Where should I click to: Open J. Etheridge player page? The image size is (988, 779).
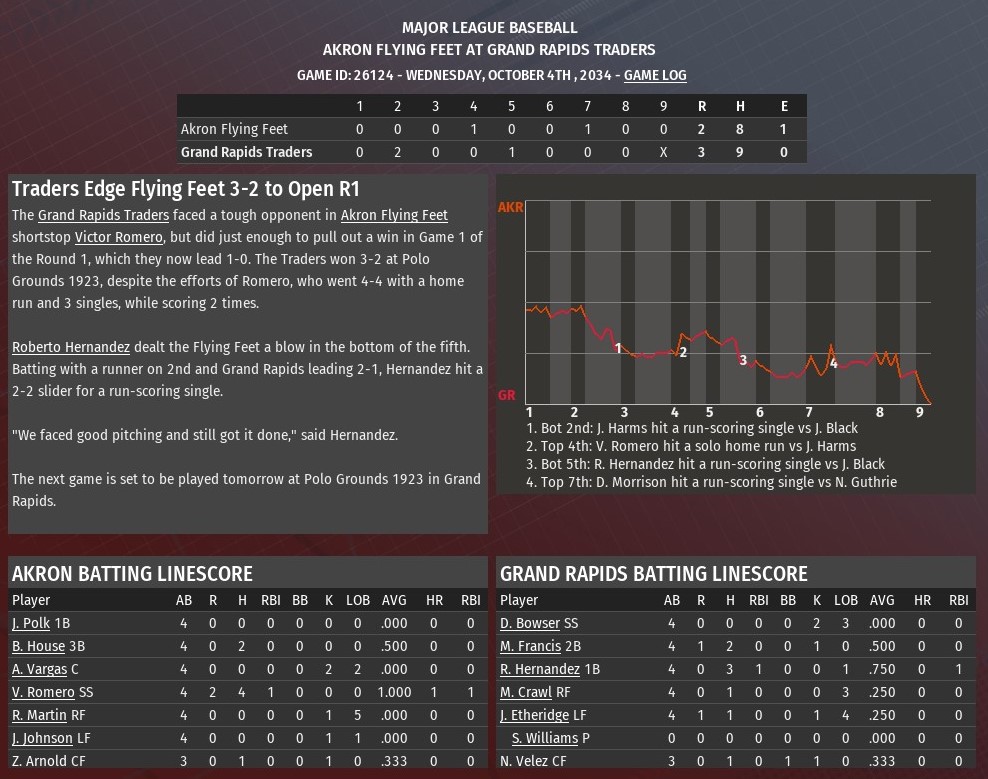tap(534, 715)
